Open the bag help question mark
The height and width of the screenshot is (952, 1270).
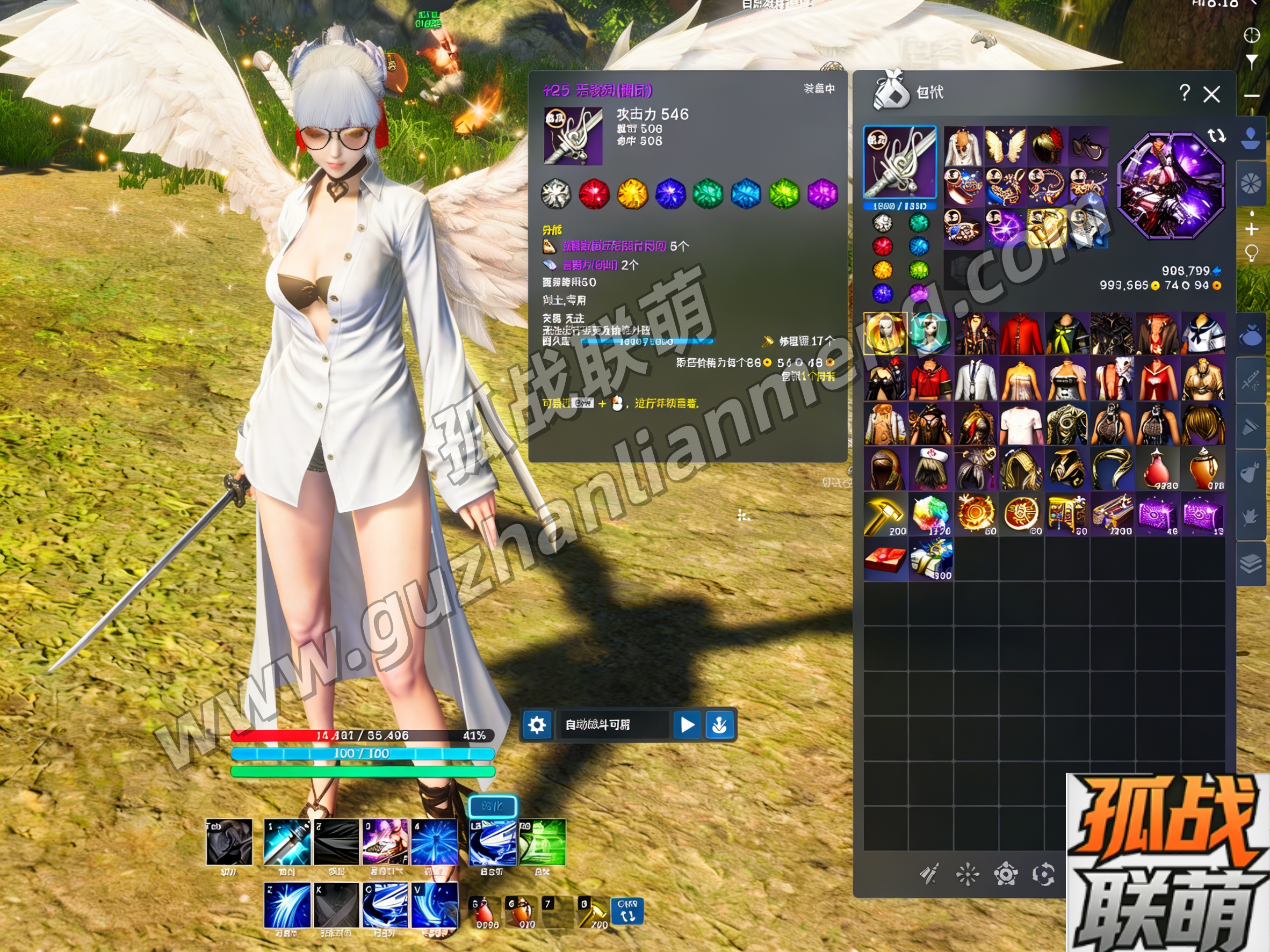pos(1184,93)
